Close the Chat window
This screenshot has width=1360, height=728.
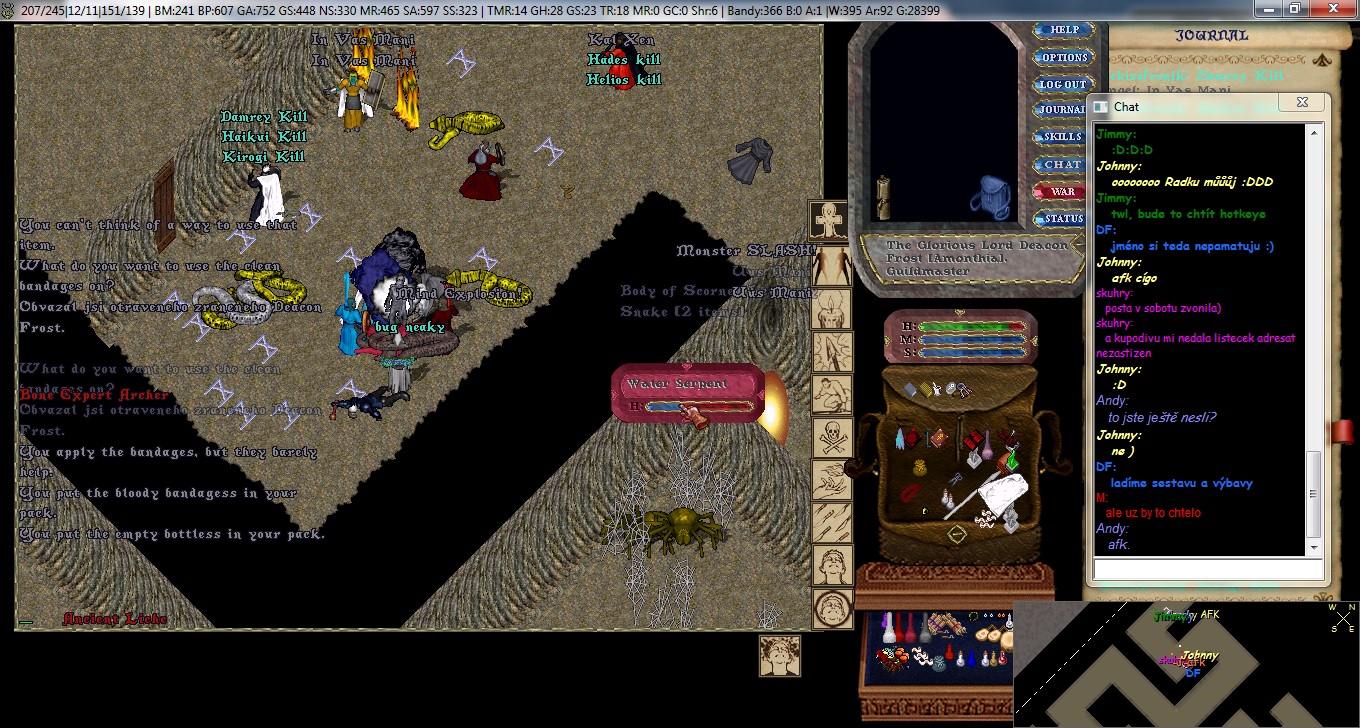coord(1301,103)
